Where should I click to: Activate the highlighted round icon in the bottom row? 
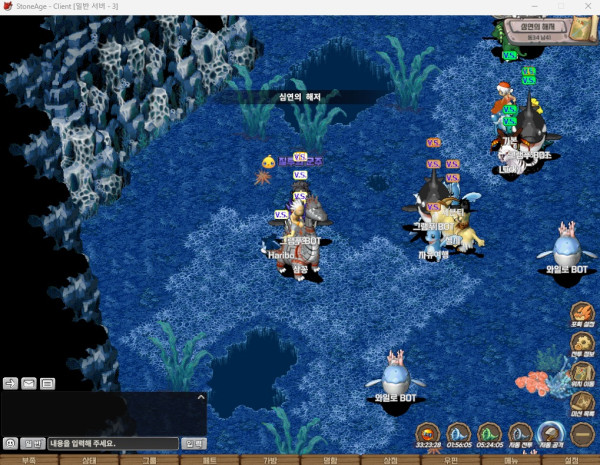coord(549,434)
